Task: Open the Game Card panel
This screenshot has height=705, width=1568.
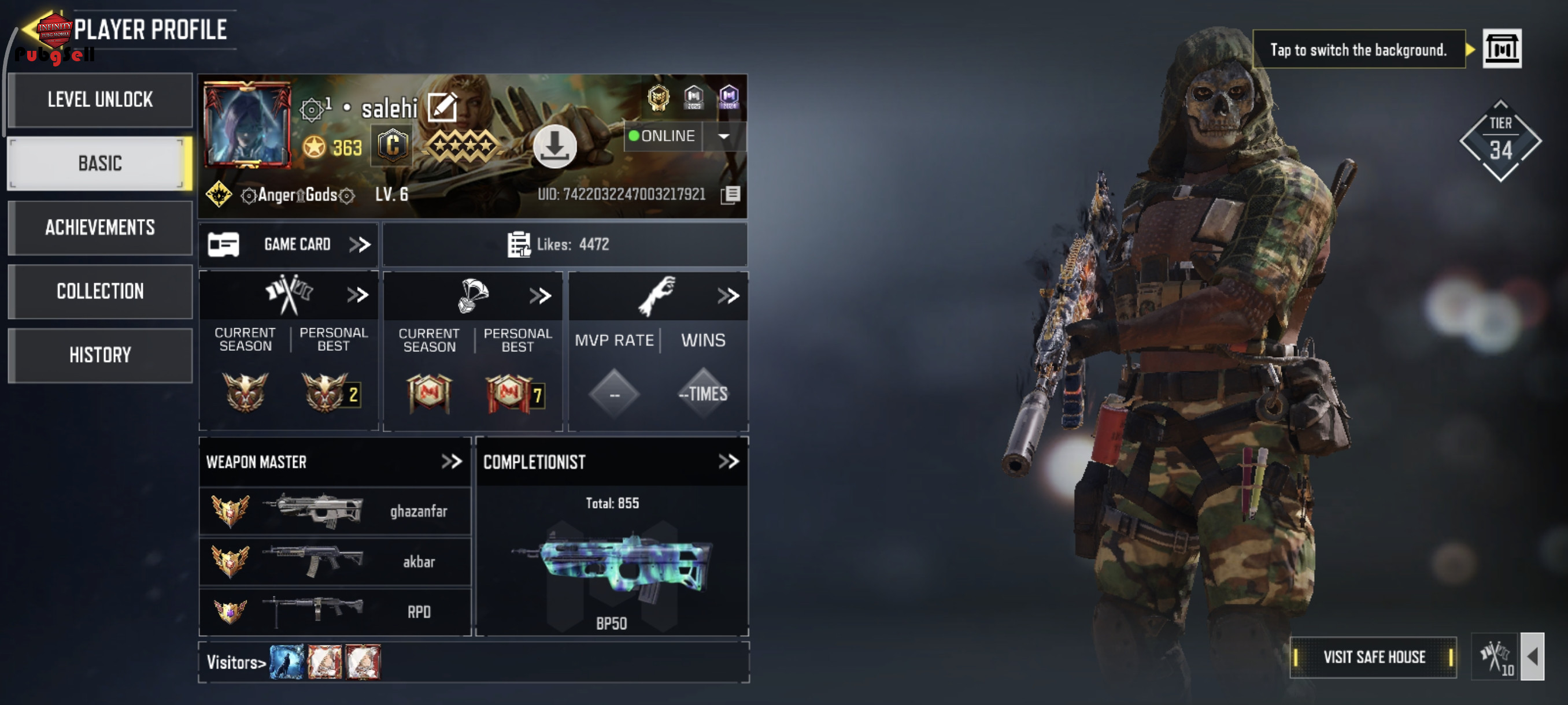Action: (x=289, y=244)
